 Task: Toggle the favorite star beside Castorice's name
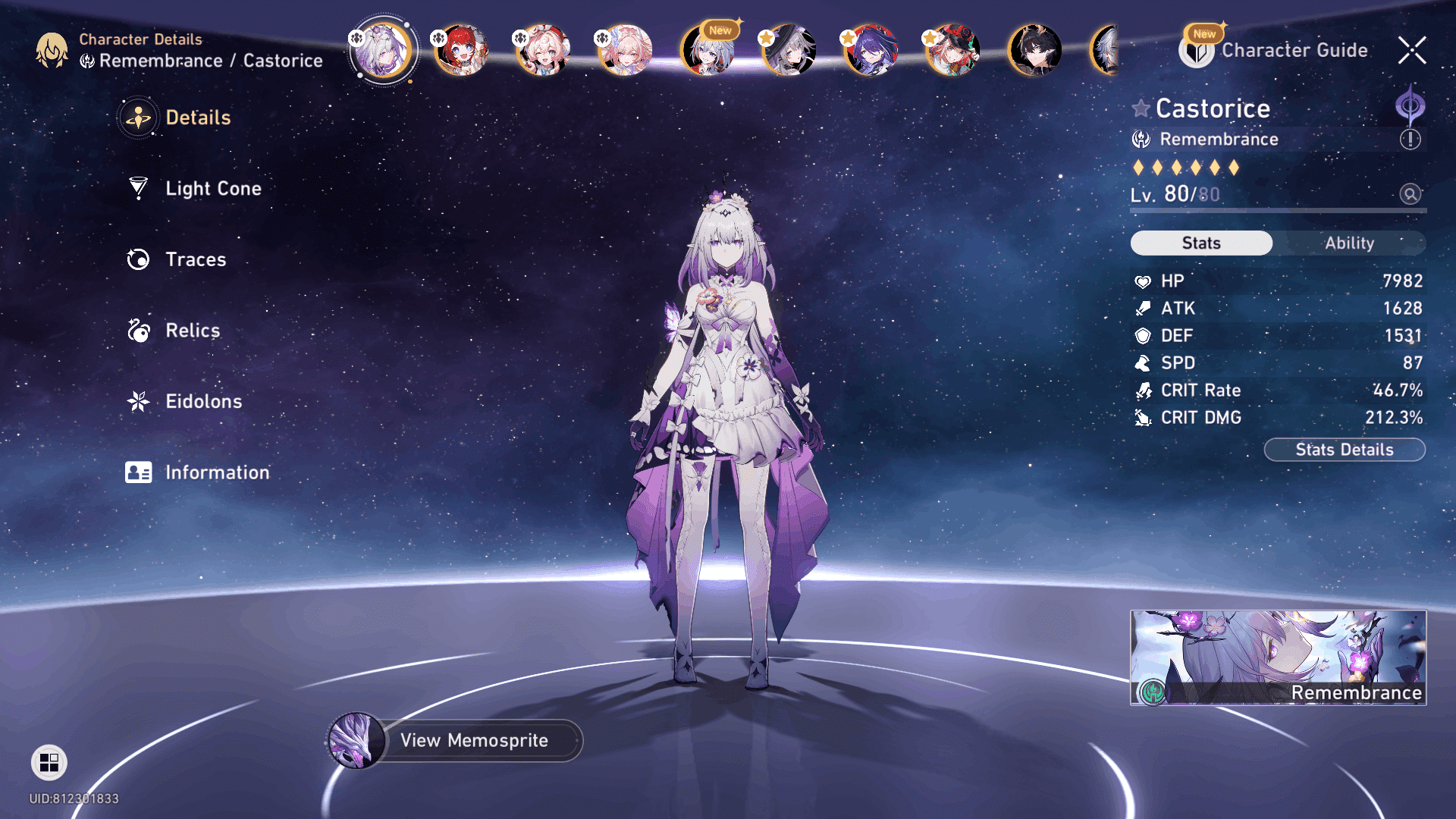1141,108
